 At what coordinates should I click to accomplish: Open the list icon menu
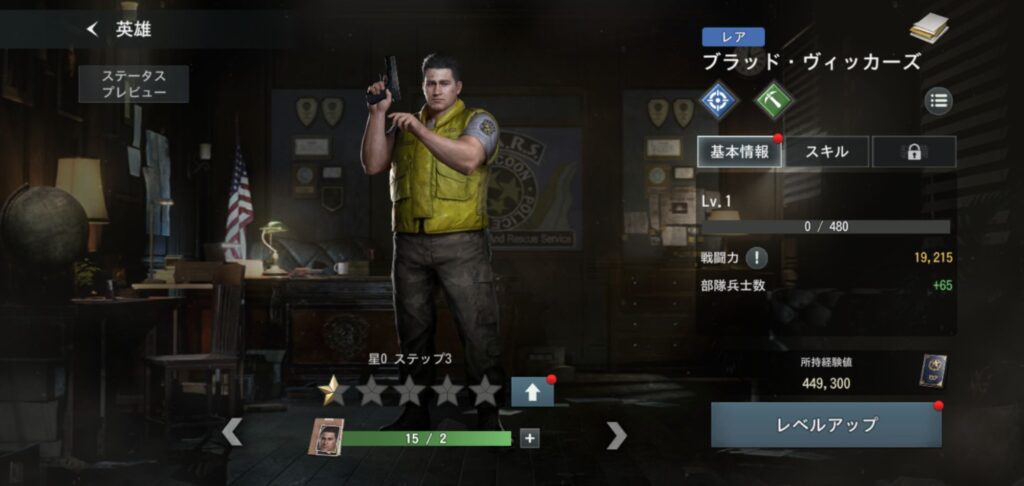coord(938,100)
